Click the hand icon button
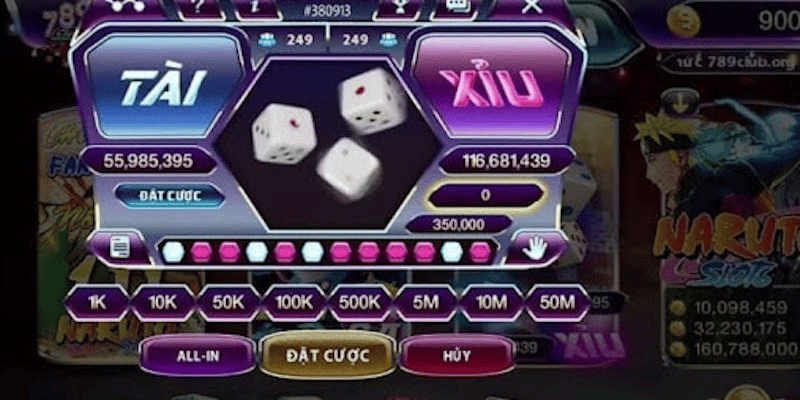This screenshot has height=400, width=800. [x=534, y=248]
